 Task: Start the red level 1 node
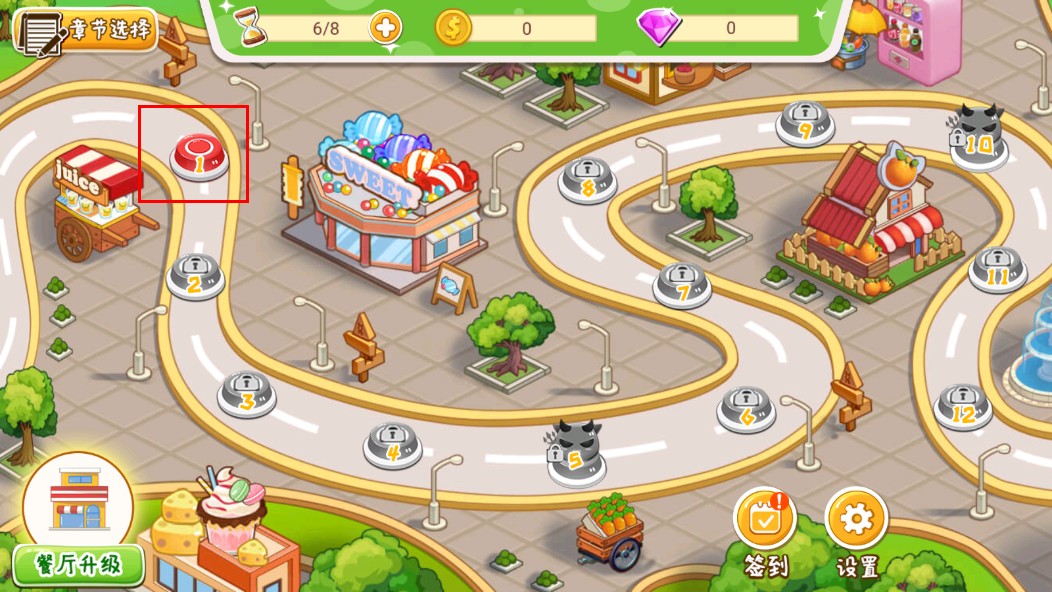[x=199, y=157]
